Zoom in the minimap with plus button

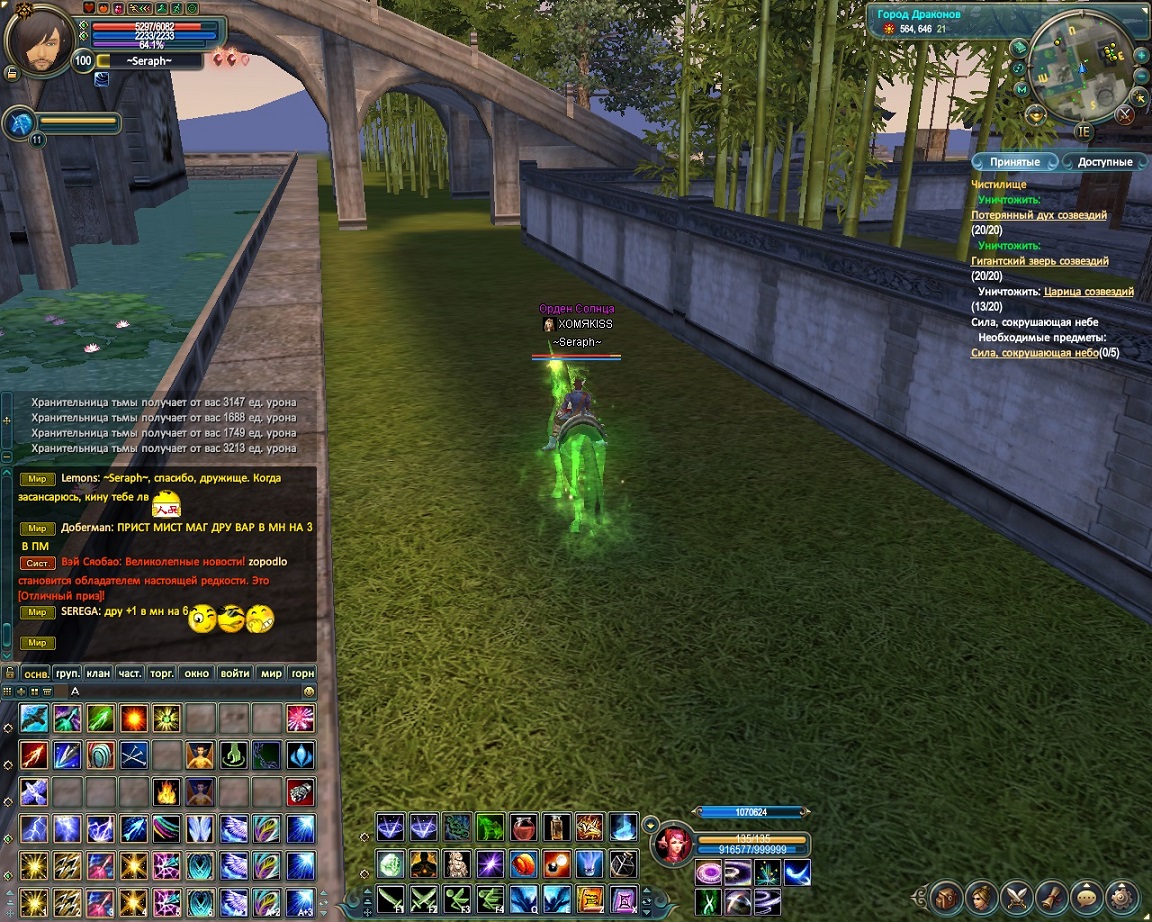(1141, 55)
